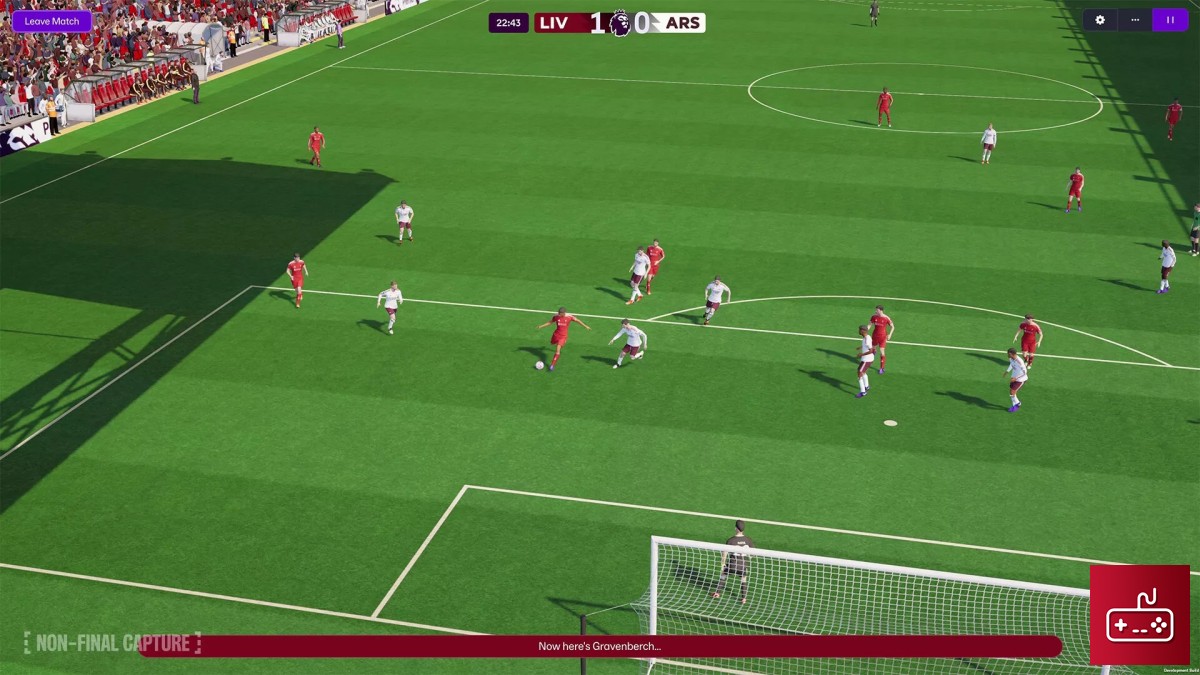Open the three-dot more options menu
Image resolution: width=1200 pixels, height=675 pixels.
click(1135, 20)
